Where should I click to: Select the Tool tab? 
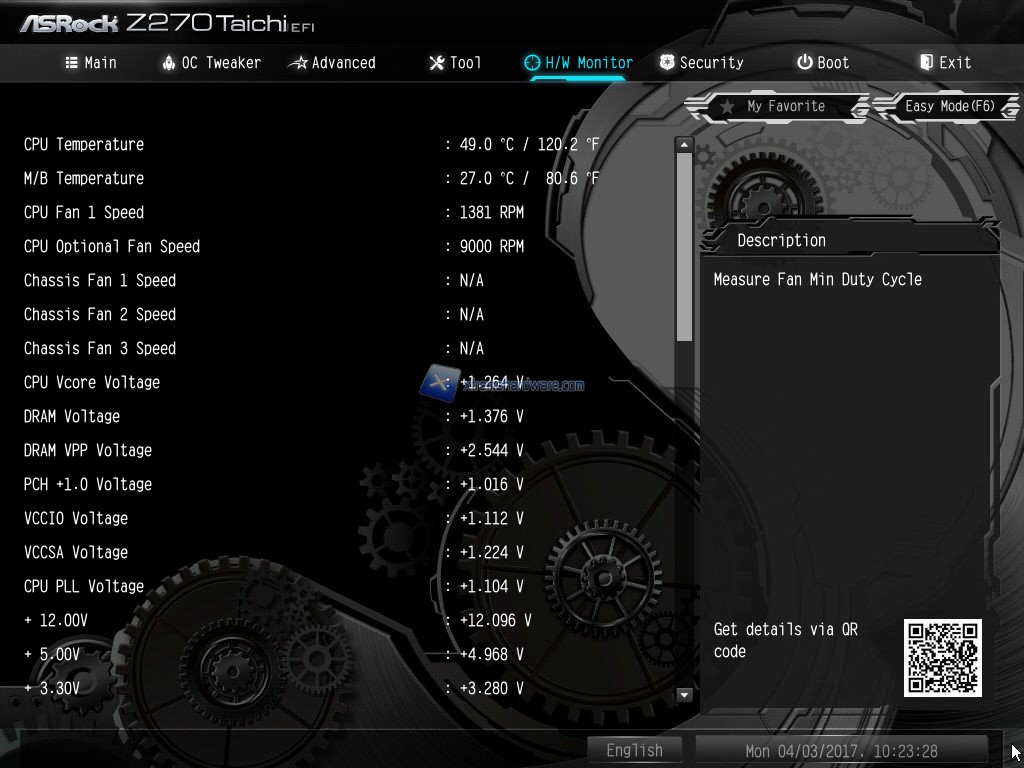click(455, 62)
